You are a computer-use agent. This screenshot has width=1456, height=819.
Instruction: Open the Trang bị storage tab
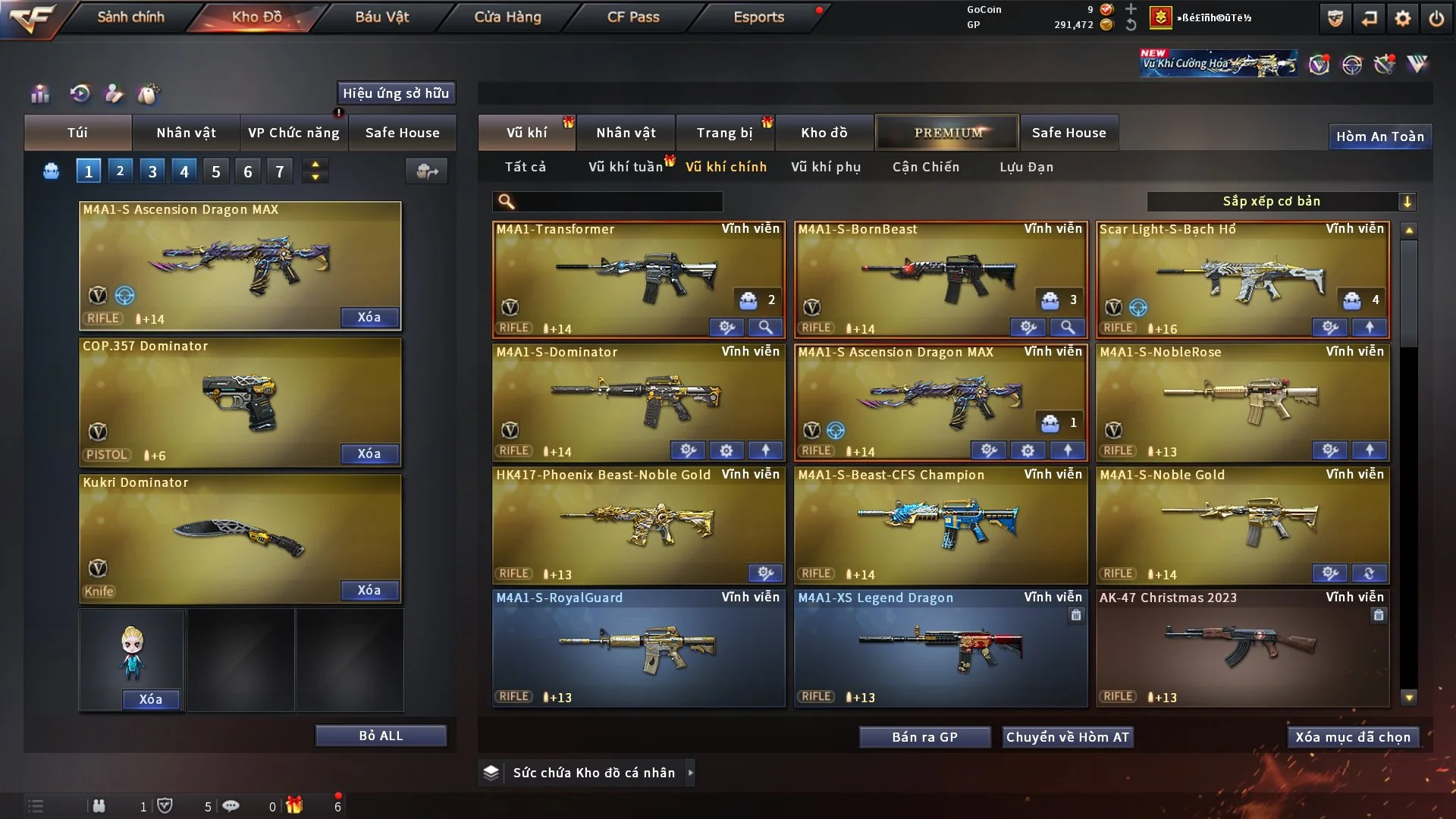pyautogui.click(x=724, y=133)
